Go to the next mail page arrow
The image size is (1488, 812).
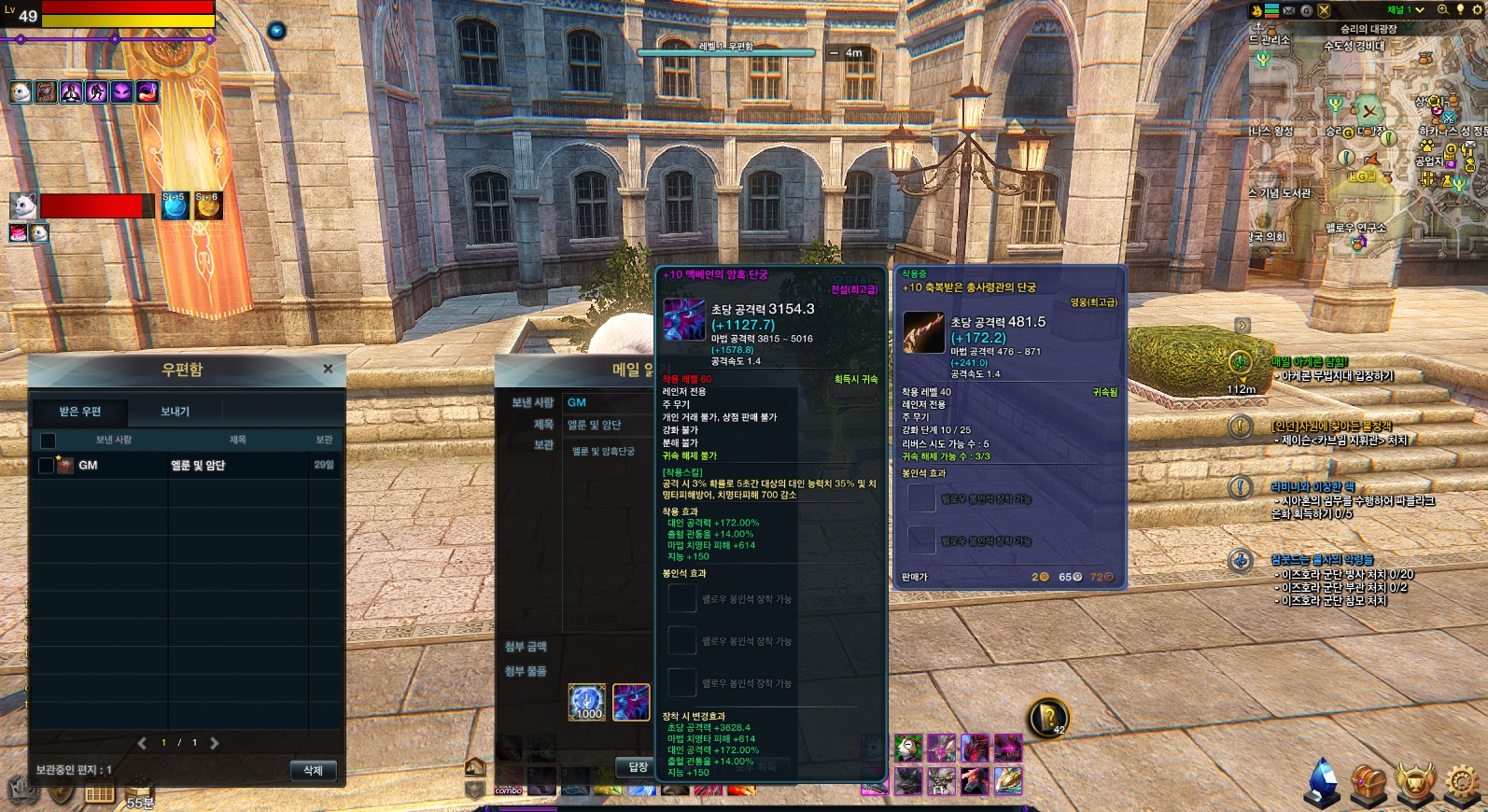215,743
